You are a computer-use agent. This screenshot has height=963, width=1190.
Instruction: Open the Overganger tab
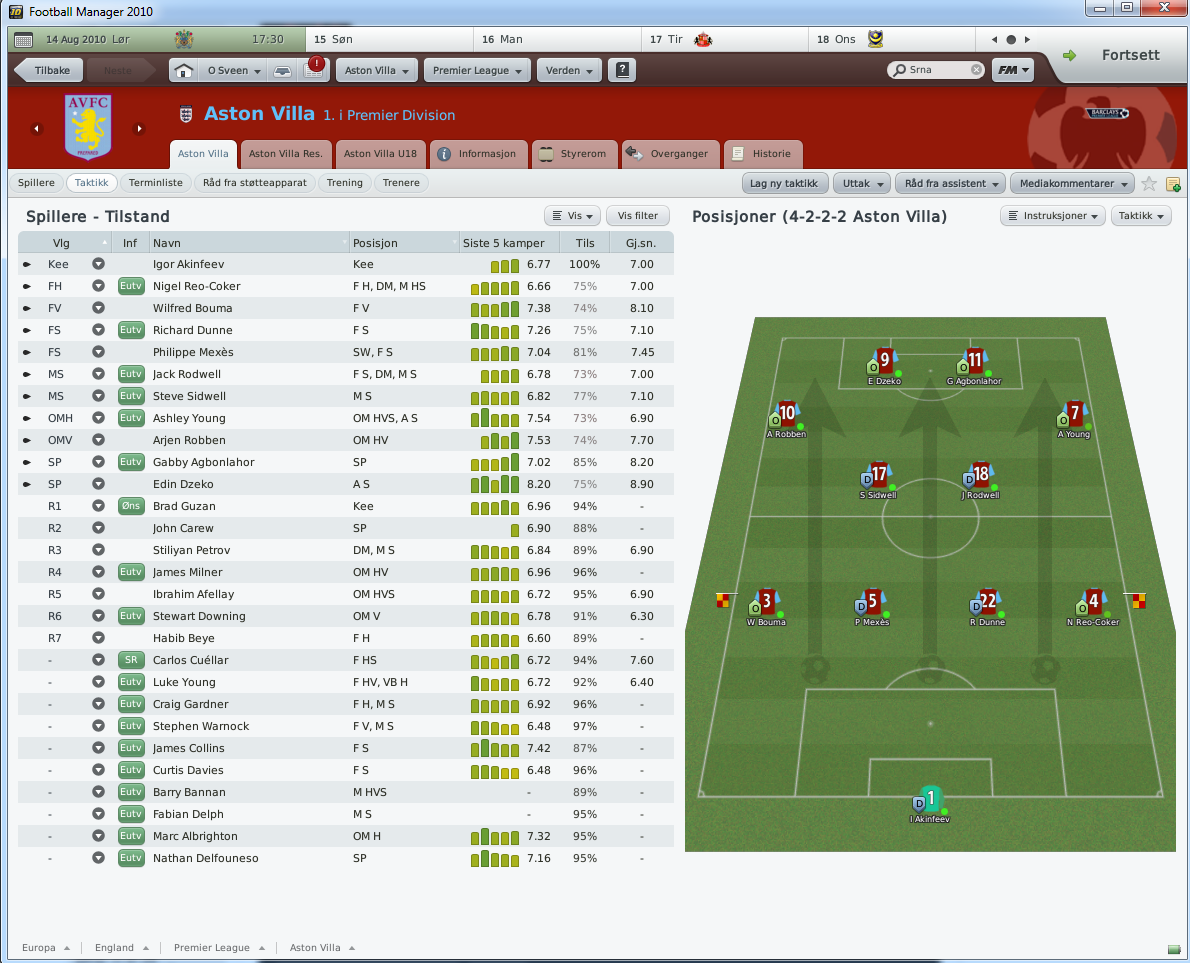click(668, 154)
